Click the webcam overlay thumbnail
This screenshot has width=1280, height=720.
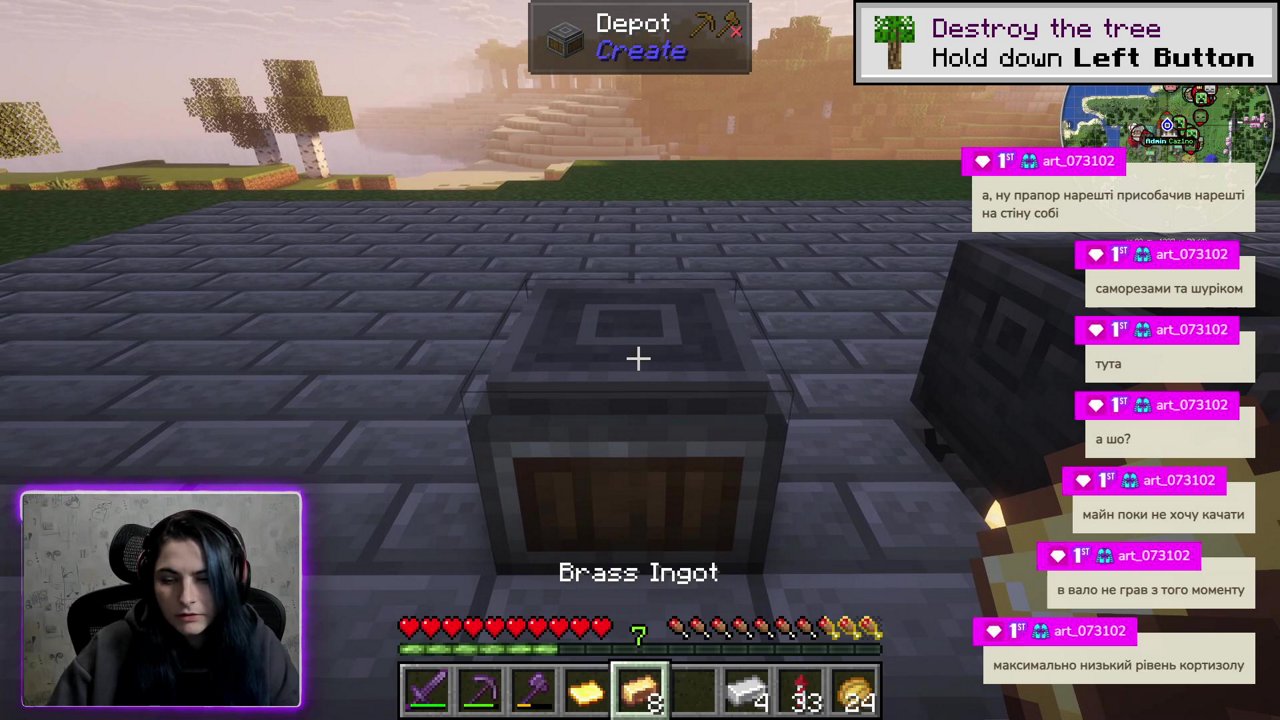click(160, 598)
